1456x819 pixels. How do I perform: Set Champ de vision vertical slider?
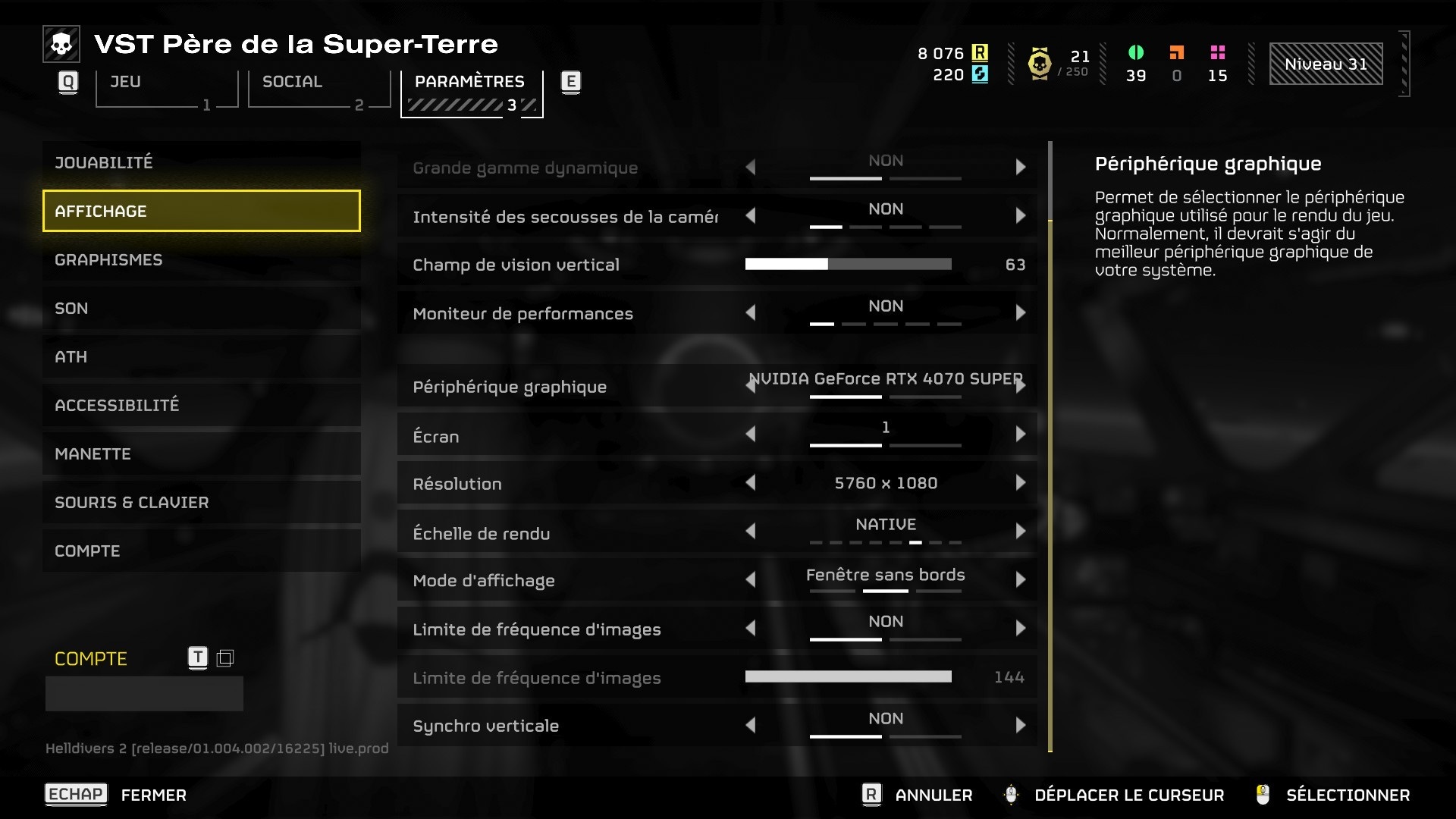[x=848, y=264]
